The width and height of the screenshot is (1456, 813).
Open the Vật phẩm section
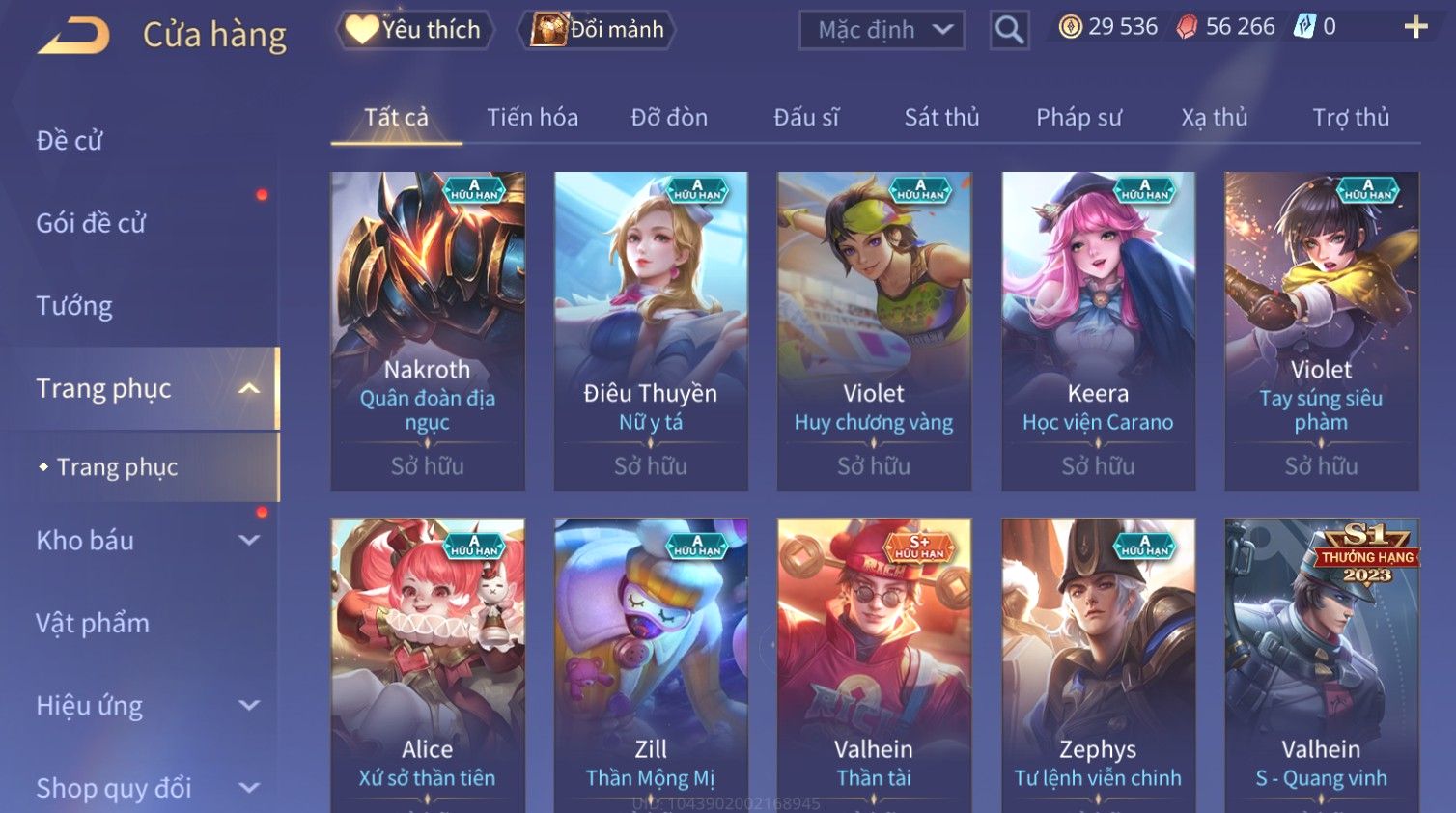tap(93, 624)
